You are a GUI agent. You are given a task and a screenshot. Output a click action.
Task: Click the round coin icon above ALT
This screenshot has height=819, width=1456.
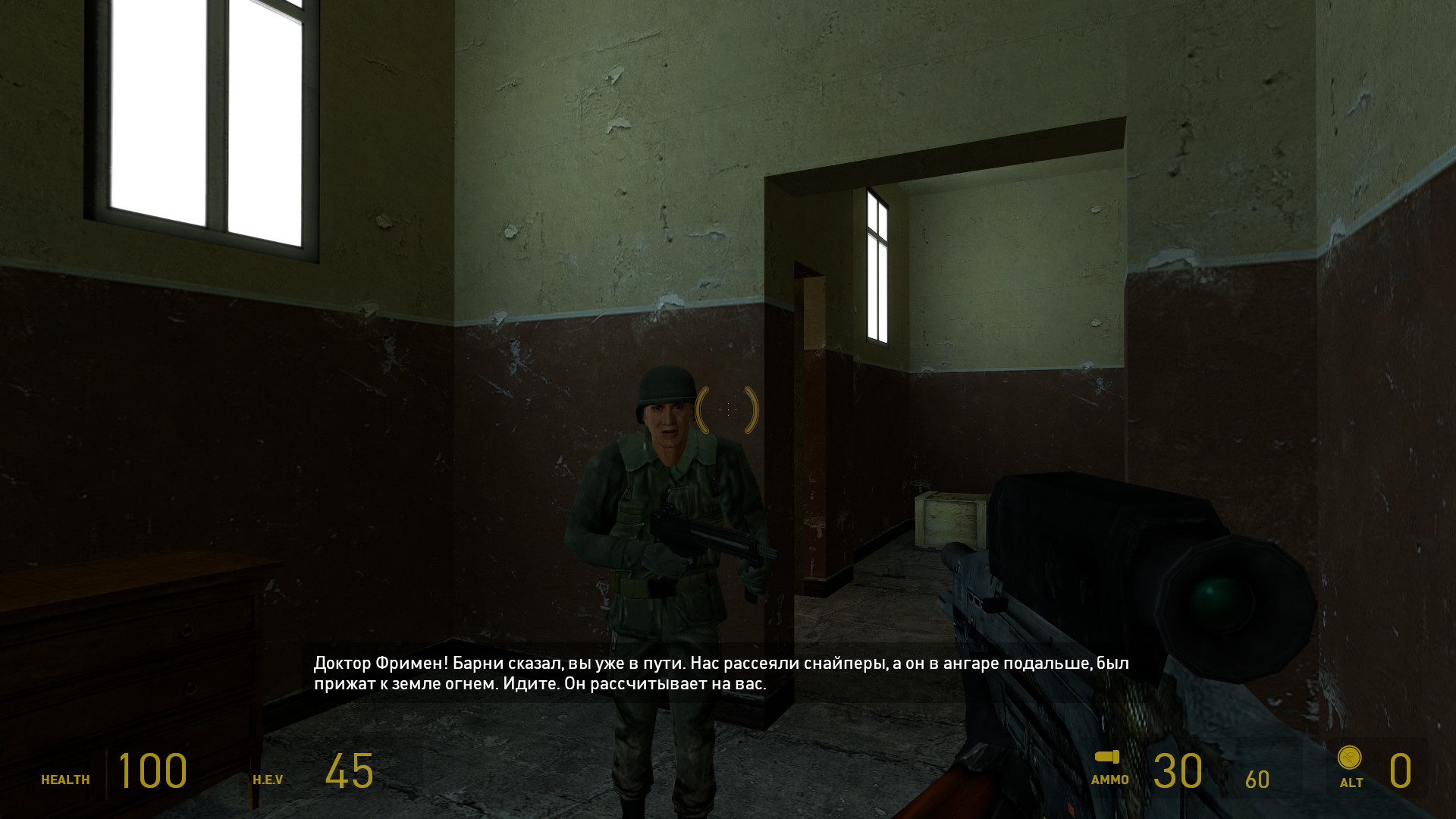(x=1348, y=759)
